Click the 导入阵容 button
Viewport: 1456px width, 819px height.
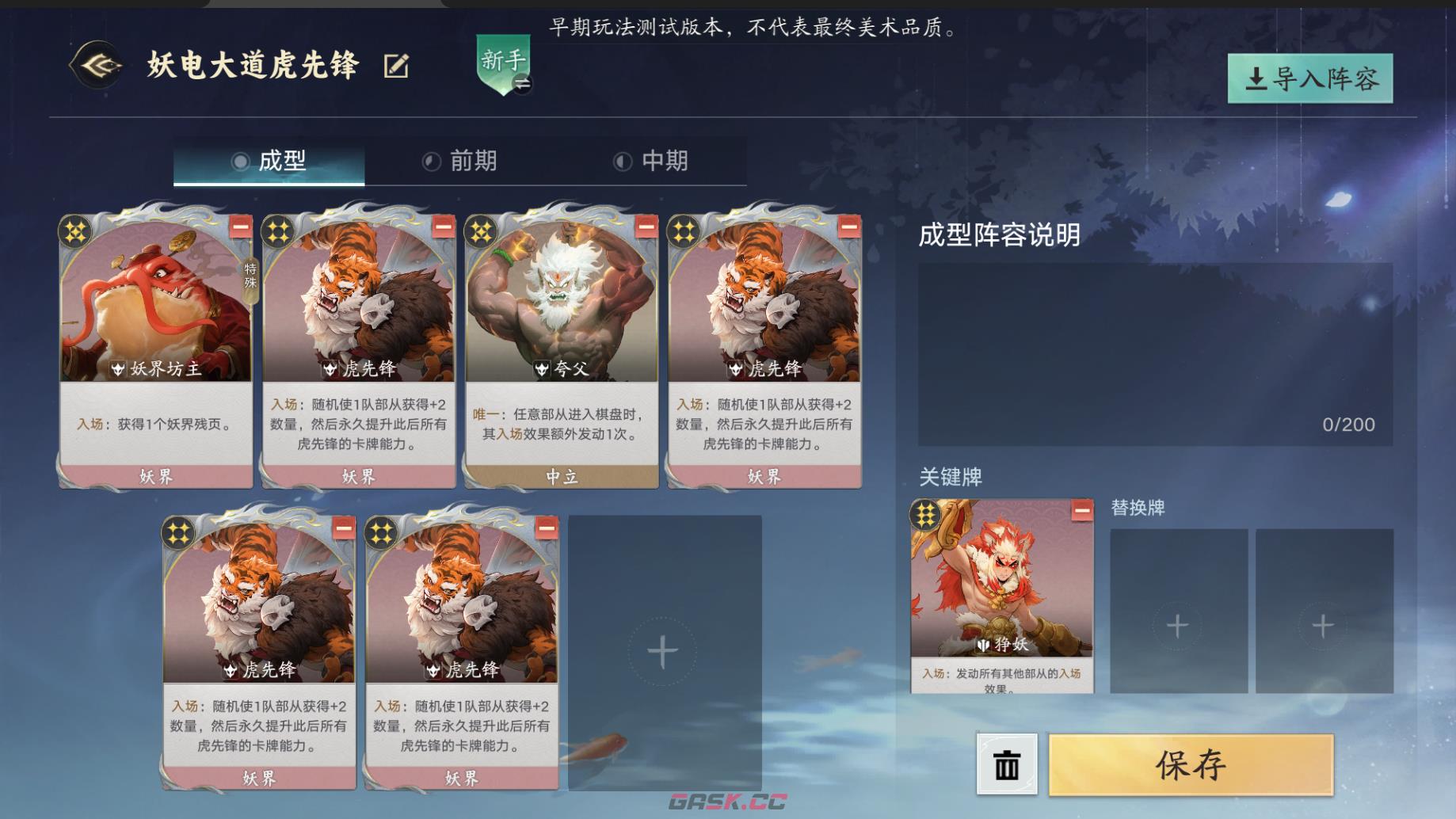[1309, 79]
